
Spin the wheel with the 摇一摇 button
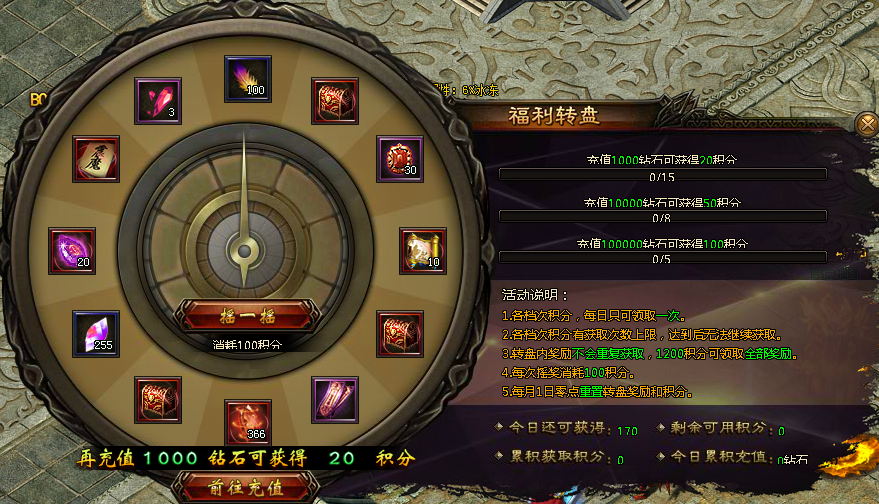(247, 316)
